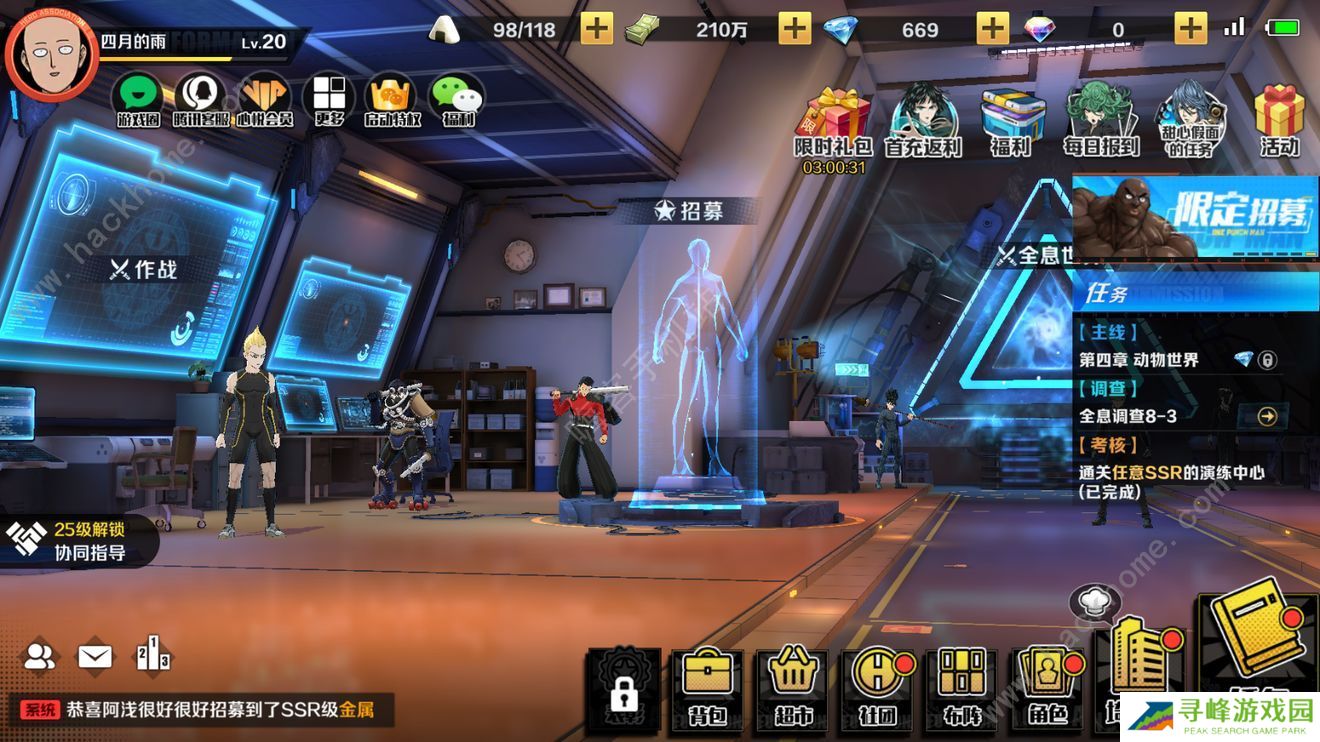Open the 首充返利 first recharge rebate

pyautogui.click(x=922, y=120)
